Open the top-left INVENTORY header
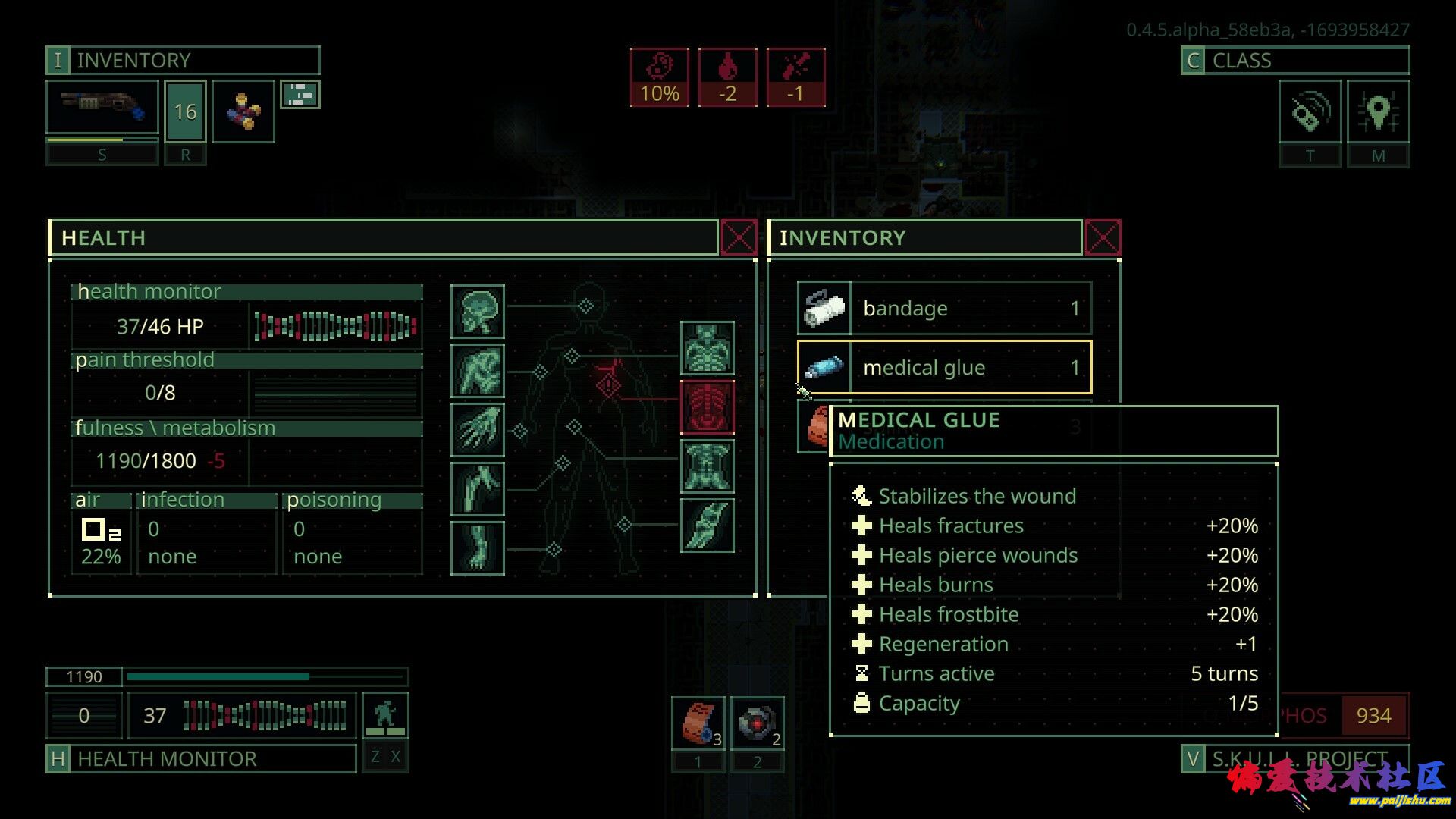 click(x=183, y=61)
